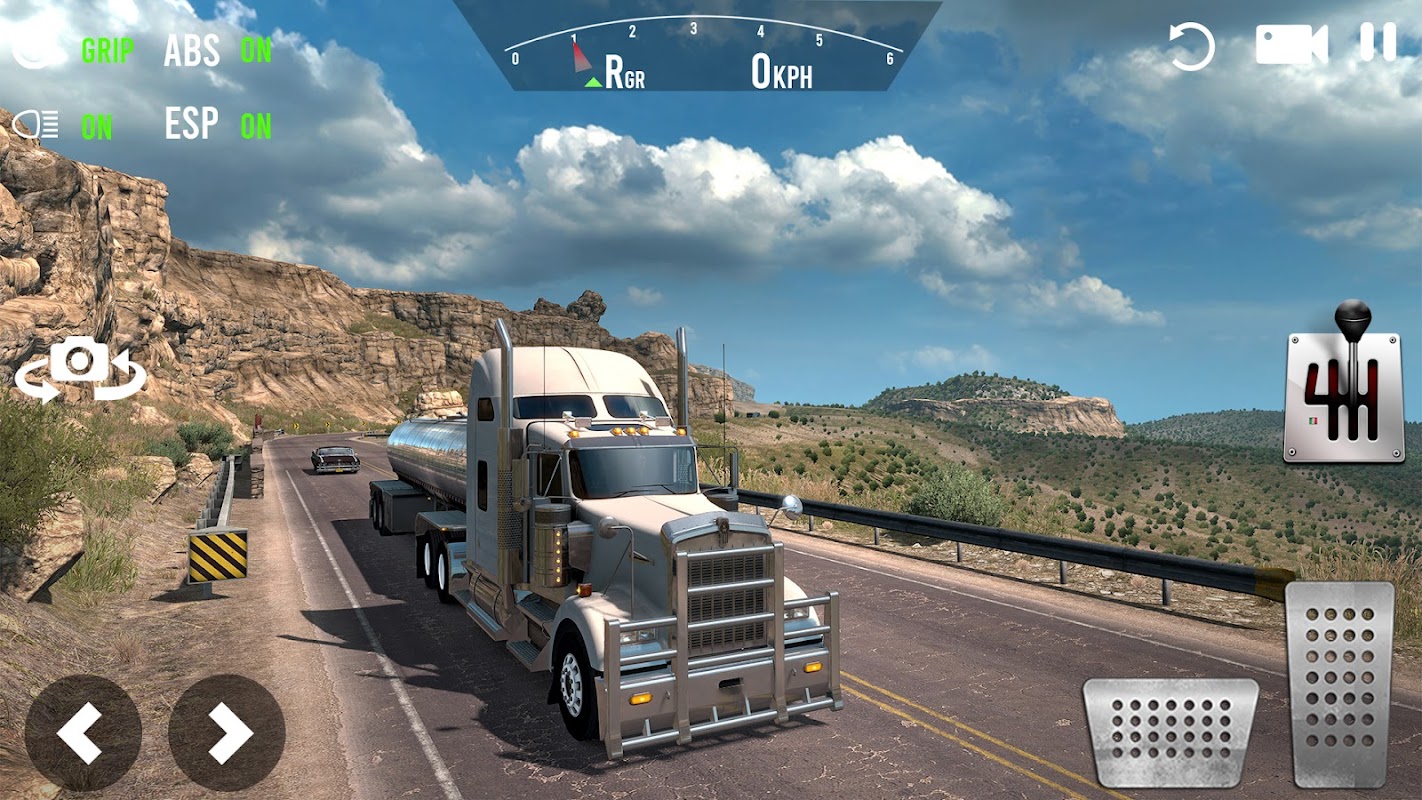Steer left with the left arrow button
The height and width of the screenshot is (800, 1422).
[x=82, y=733]
